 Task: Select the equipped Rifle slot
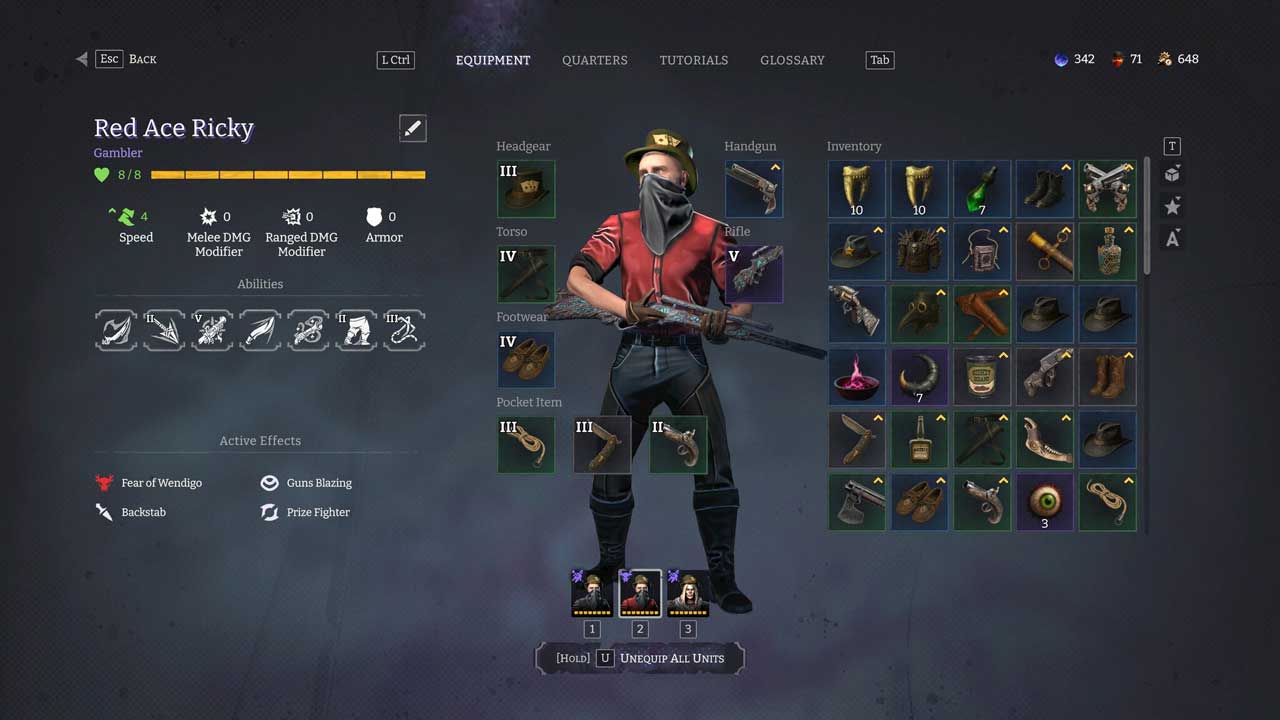pos(754,274)
